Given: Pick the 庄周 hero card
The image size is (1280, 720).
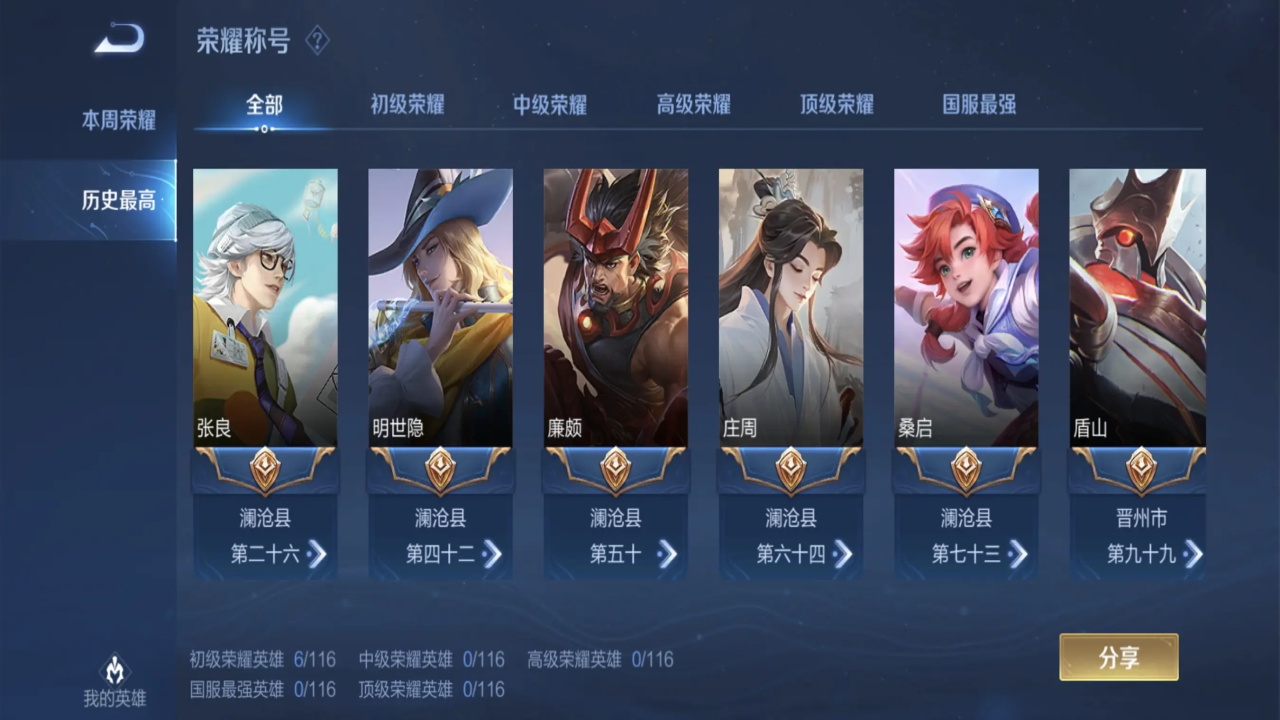Looking at the screenshot, I should coord(790,307).
